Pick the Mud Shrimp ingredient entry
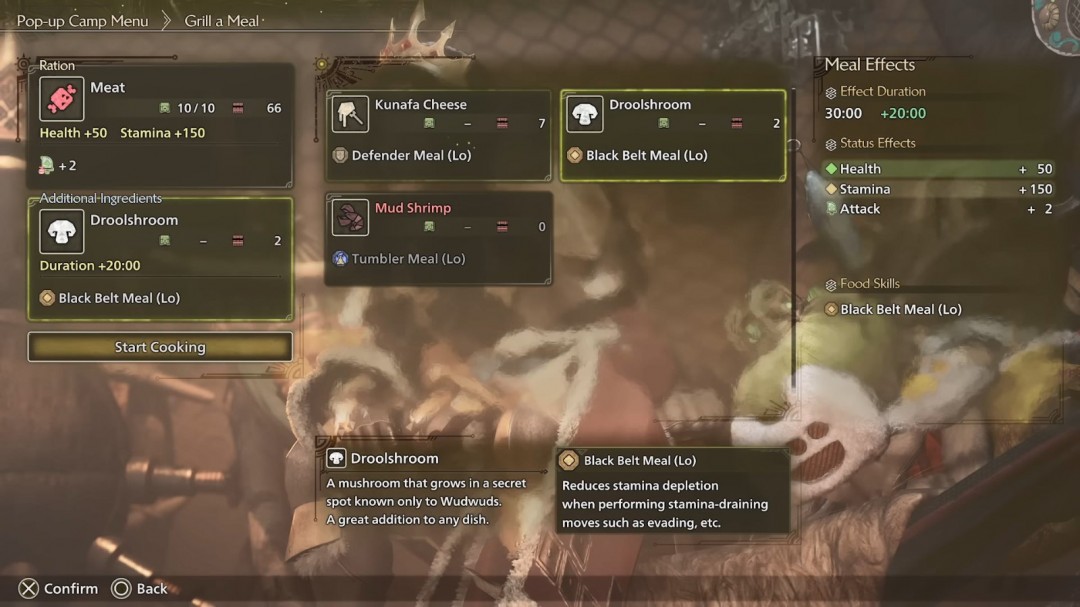The image size is (1080, 607). [x=438, y=238]
